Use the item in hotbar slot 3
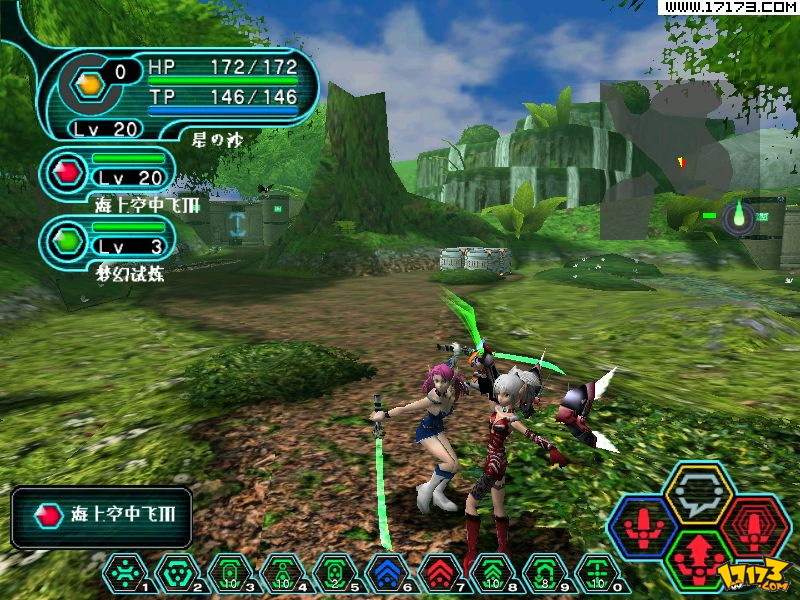This screenshot has width=800, height=600. coord(229,574)
